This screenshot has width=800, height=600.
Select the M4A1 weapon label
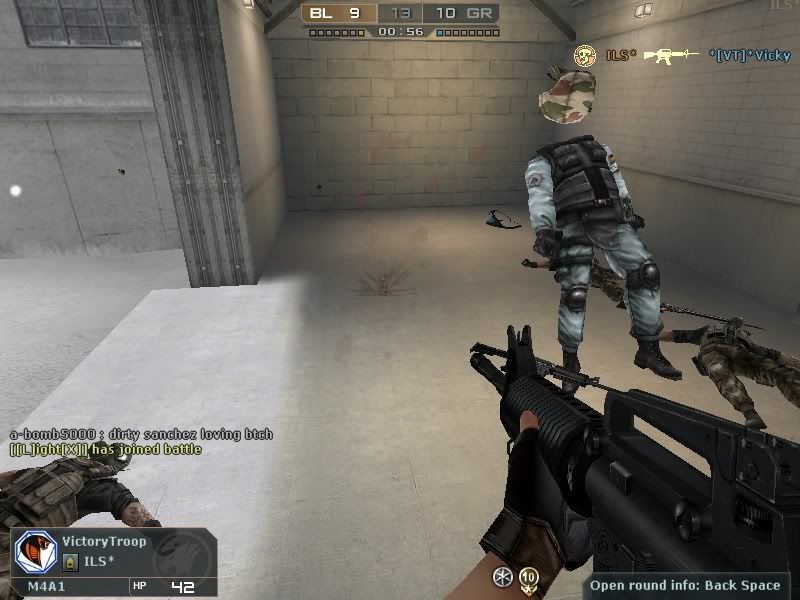coord(46,587)
